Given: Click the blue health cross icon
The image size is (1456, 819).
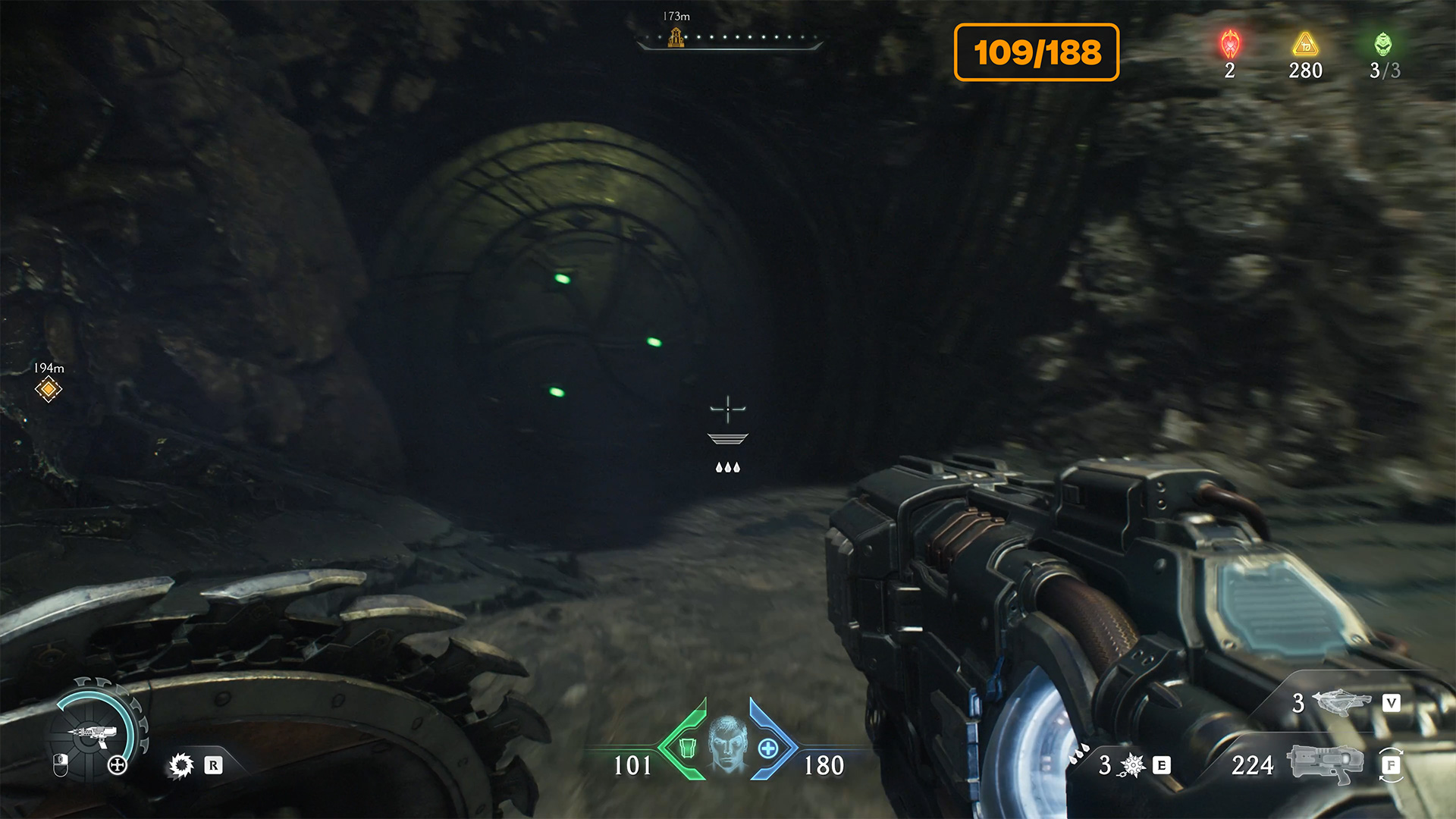Looking at the screenshot, I should tap(767, 748).
